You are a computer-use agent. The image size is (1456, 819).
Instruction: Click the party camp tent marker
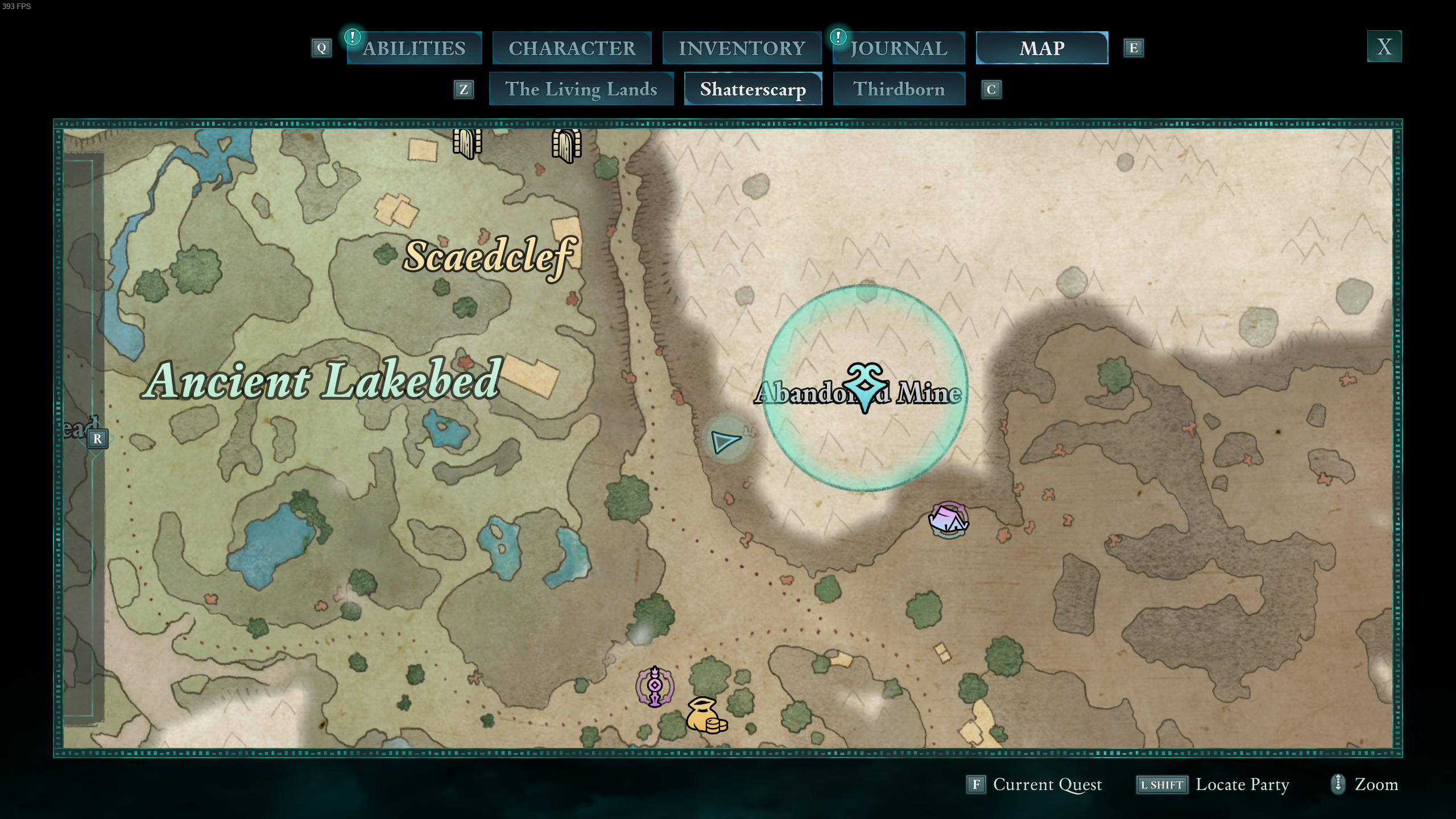point(948,519)
